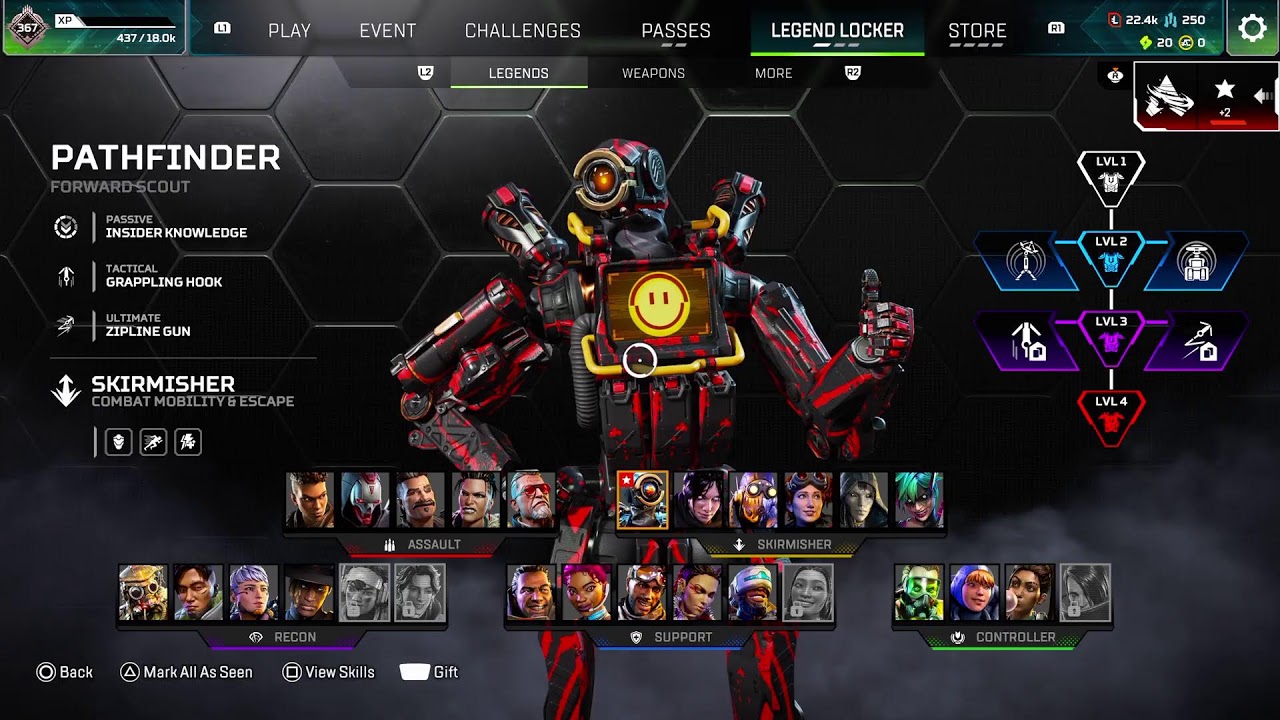Visit the Store tab

(x=977, y=30)
